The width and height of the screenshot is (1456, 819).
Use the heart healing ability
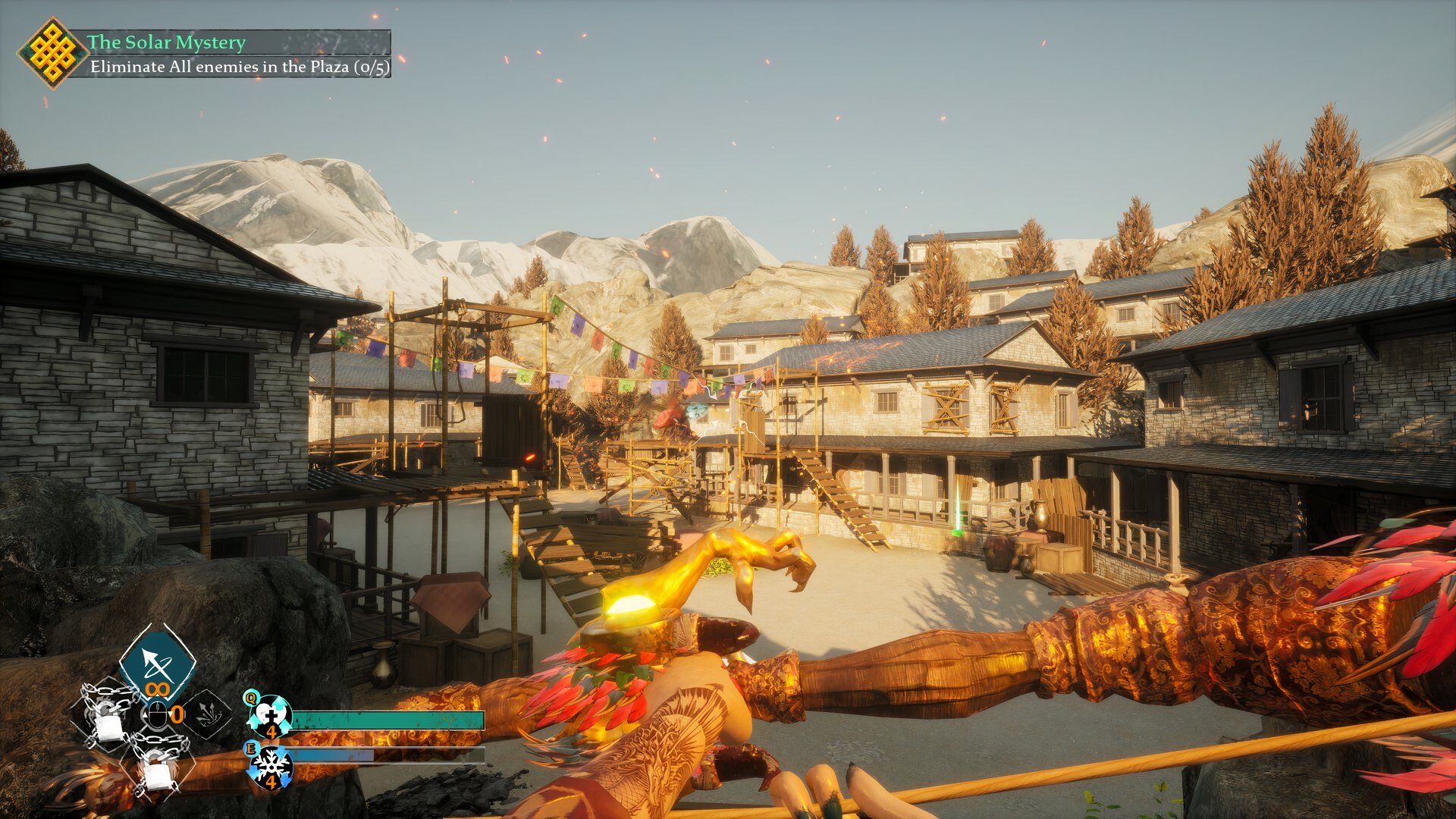269,714
